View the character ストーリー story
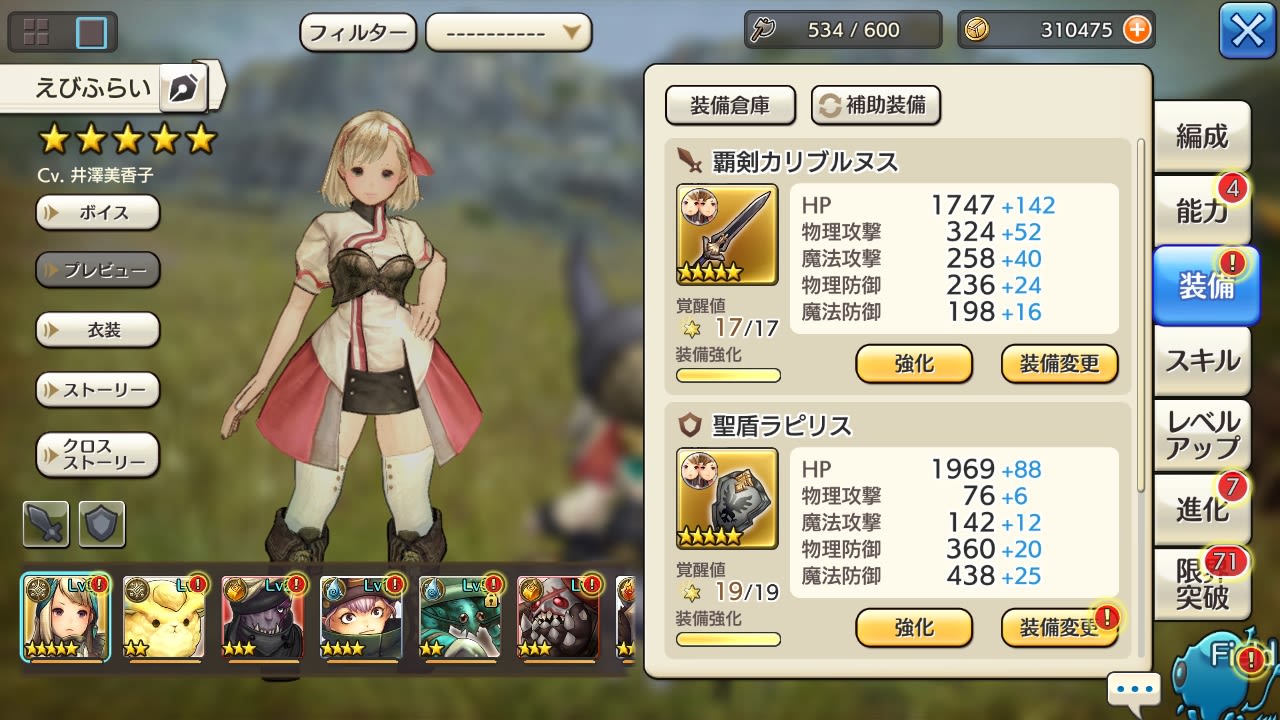 point(98,389)
